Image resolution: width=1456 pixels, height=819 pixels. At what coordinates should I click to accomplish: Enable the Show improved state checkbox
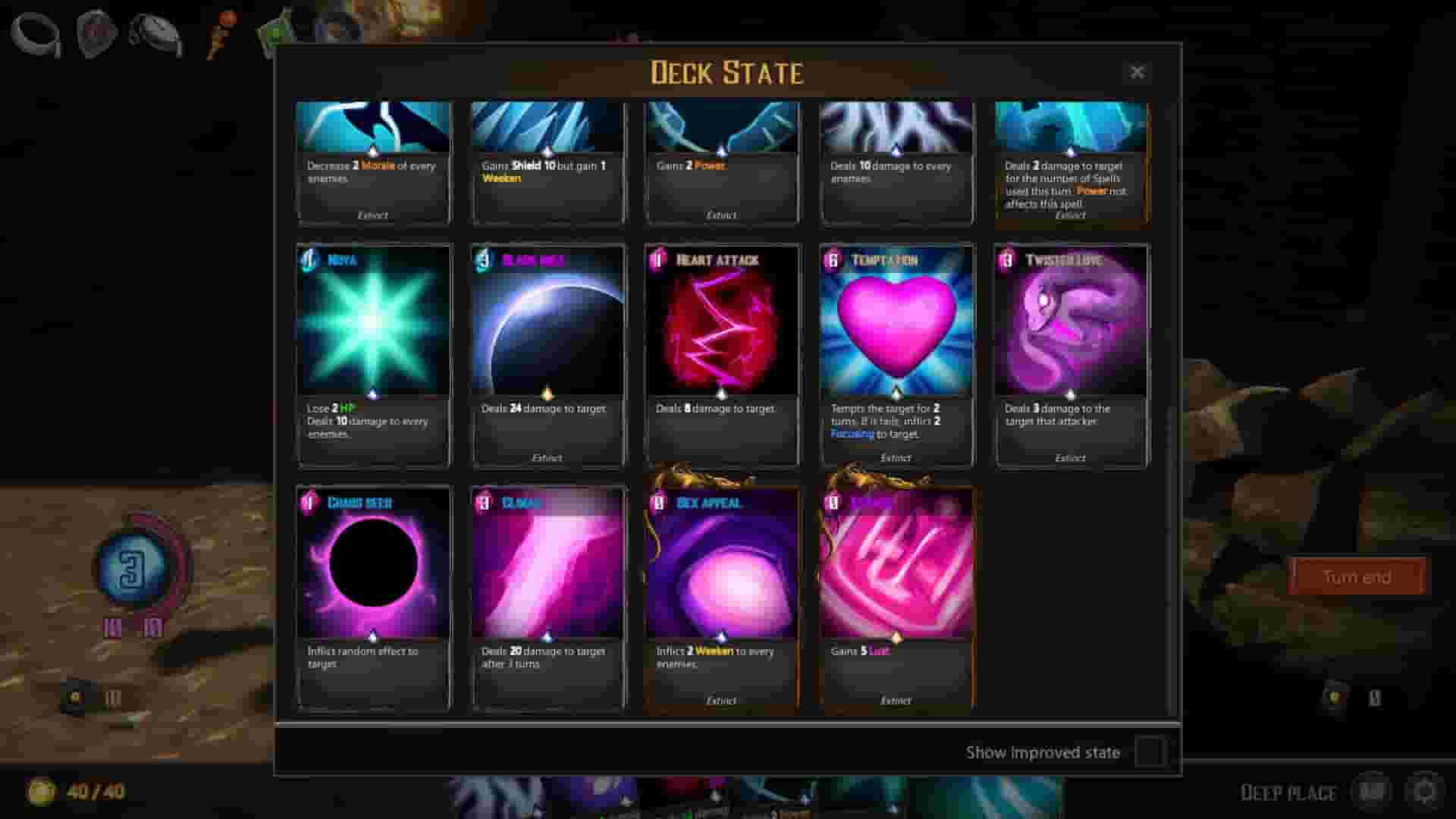[1150, 752]
